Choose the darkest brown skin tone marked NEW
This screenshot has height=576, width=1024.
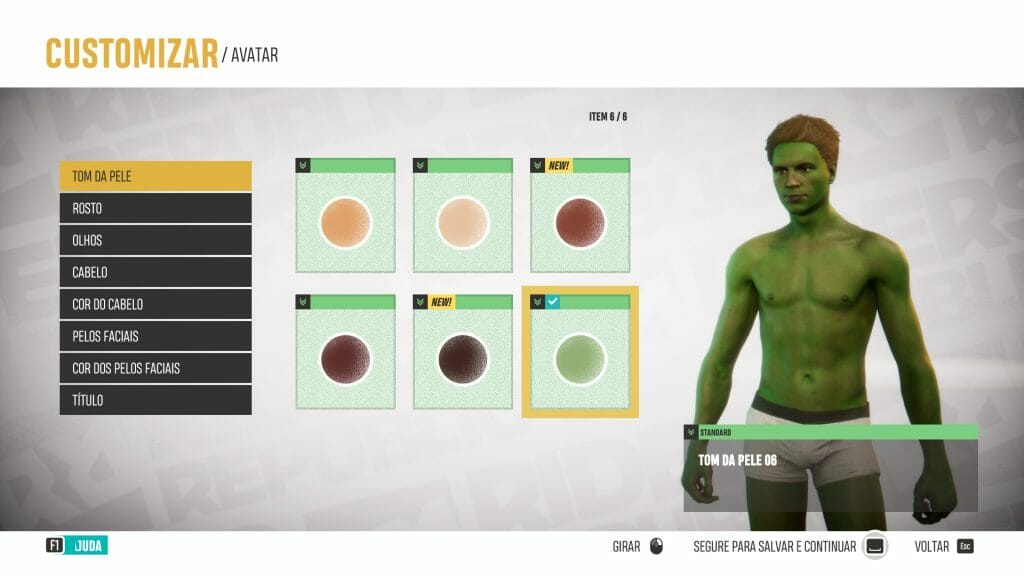point(463,358)
